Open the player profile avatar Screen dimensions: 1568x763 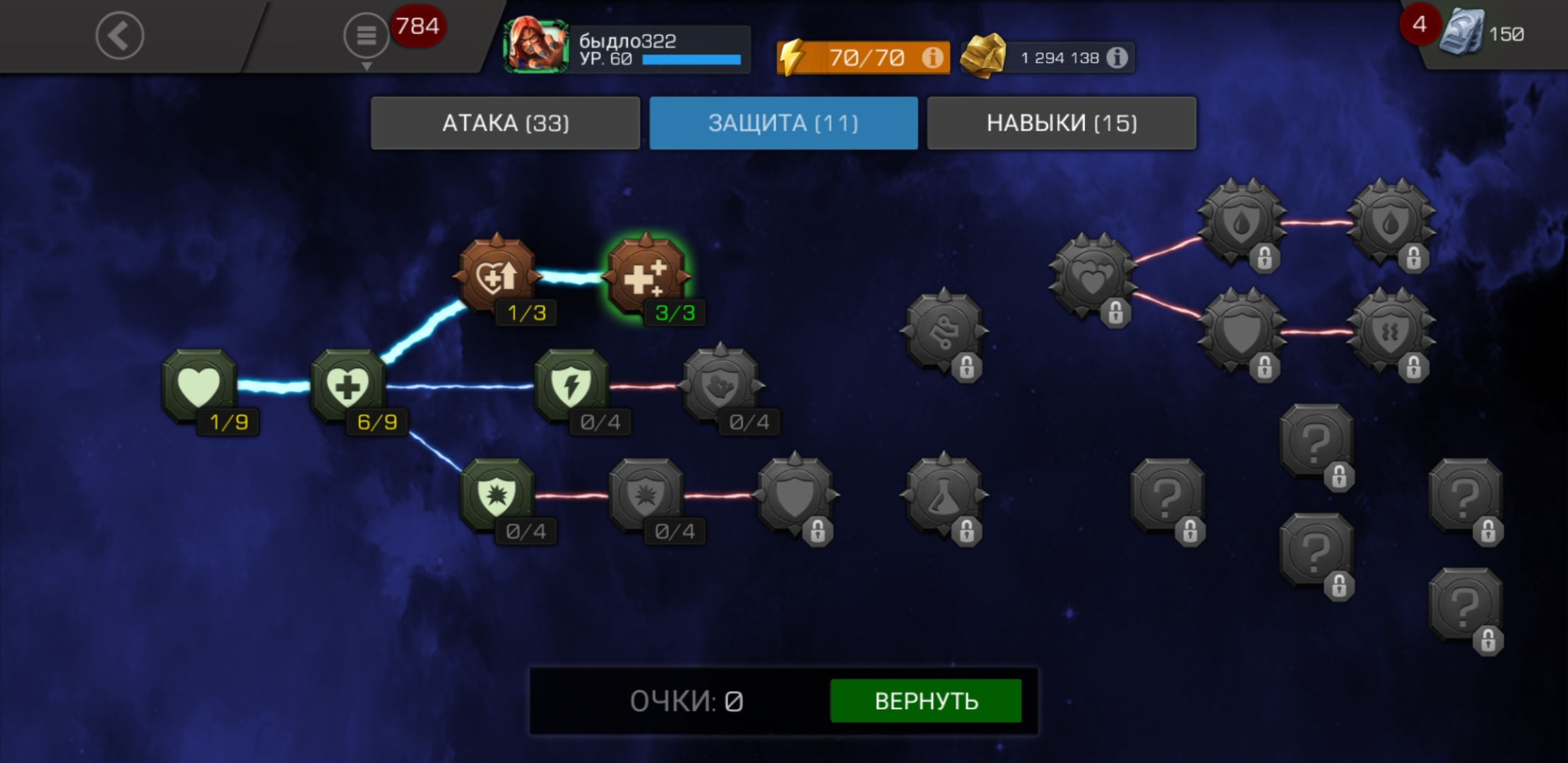[x=535, y=47]
